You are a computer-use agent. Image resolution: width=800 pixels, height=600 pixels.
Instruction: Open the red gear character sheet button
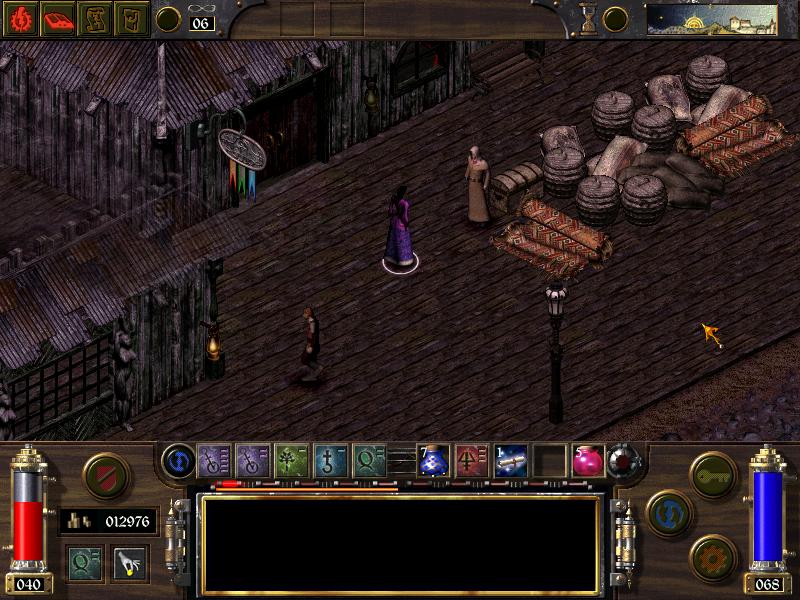pyautogui.click(x=20, y=19)
